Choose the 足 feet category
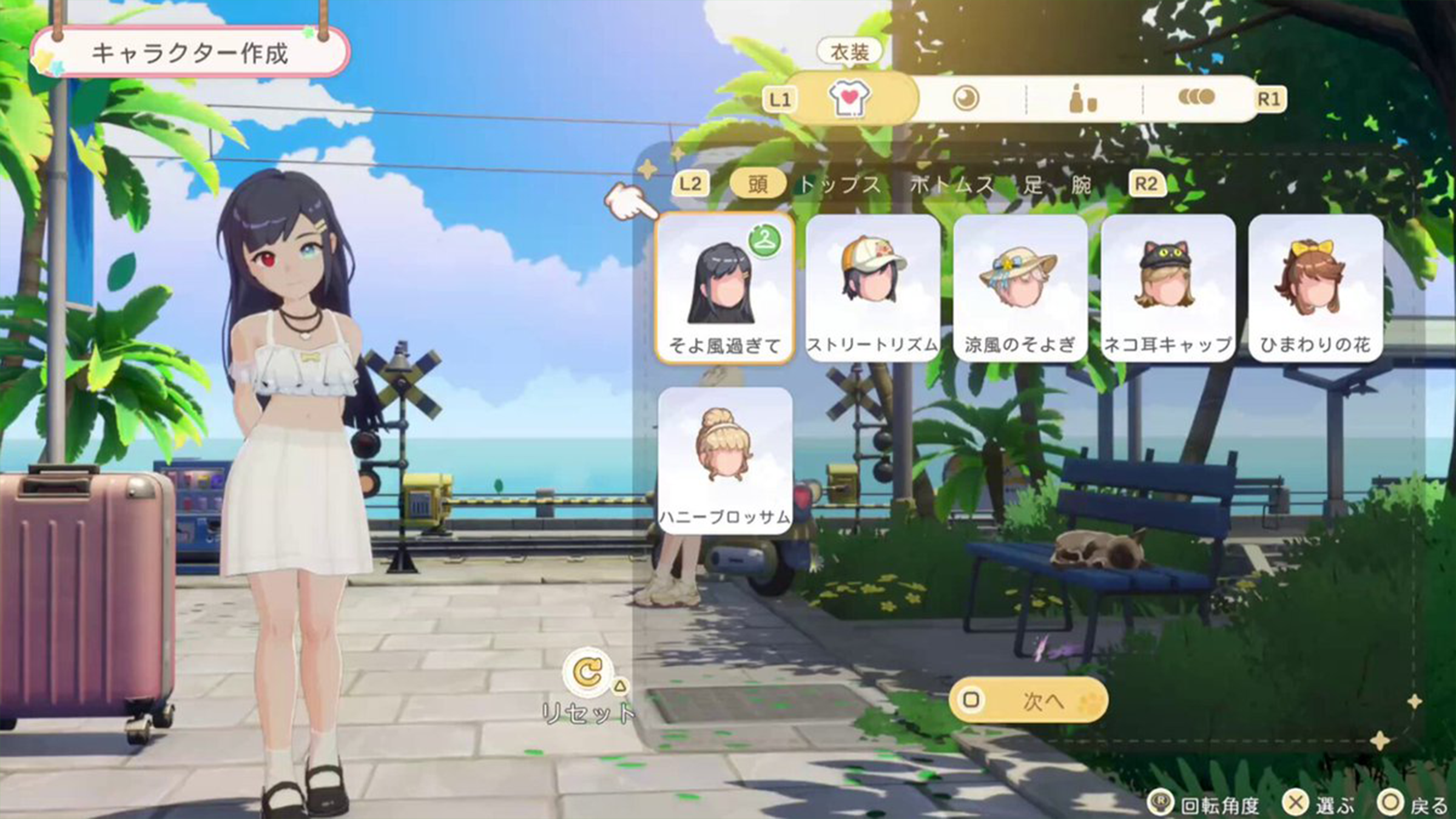1456x819 pixels. [1034, 184]
